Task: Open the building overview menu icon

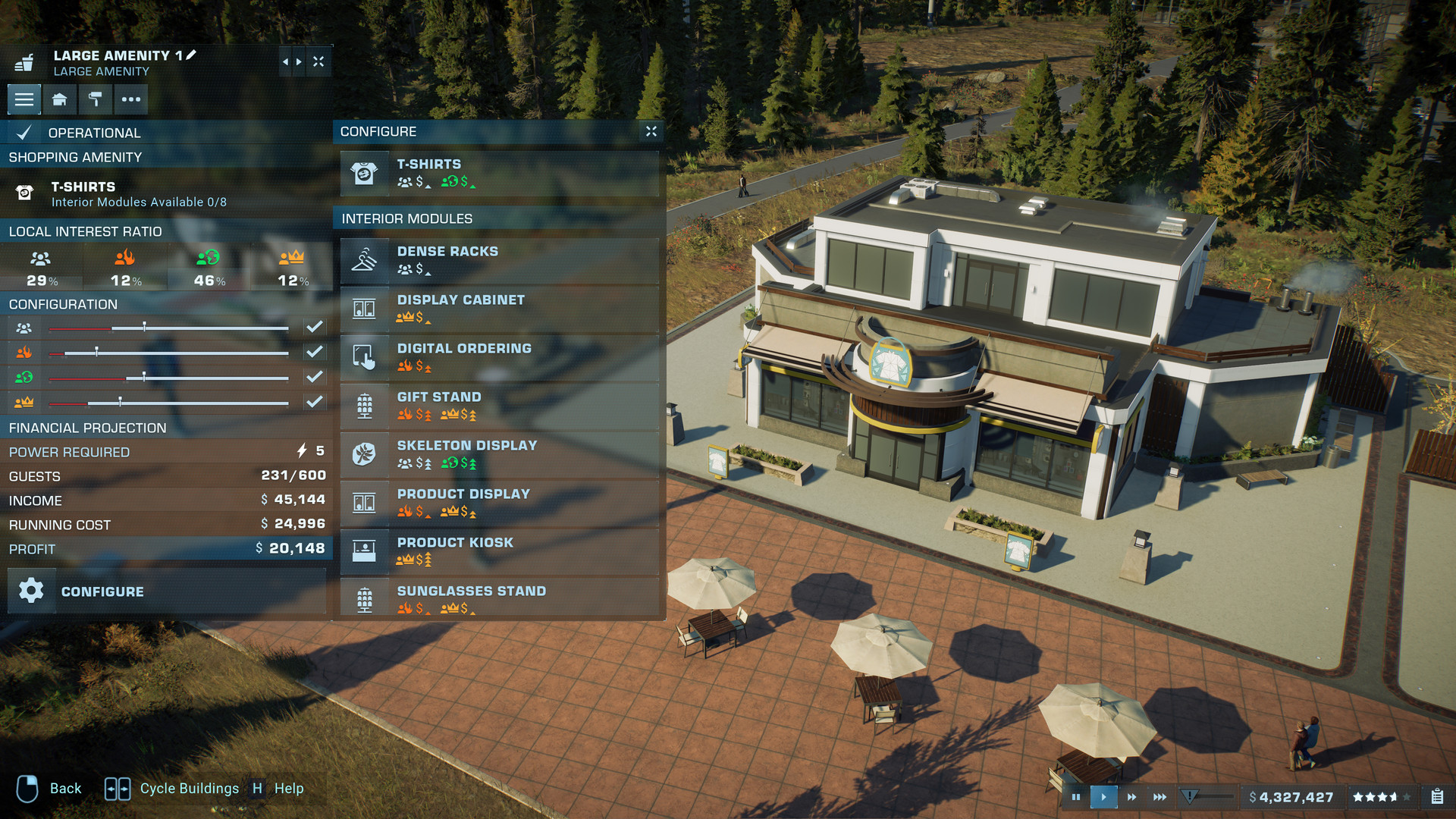Action: [x=24, y=99]
